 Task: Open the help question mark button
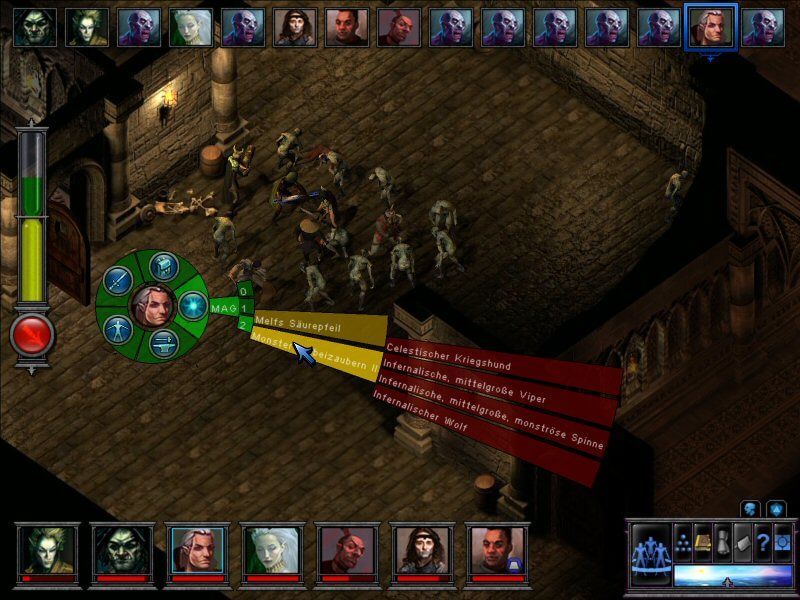[x=763, y=541]
